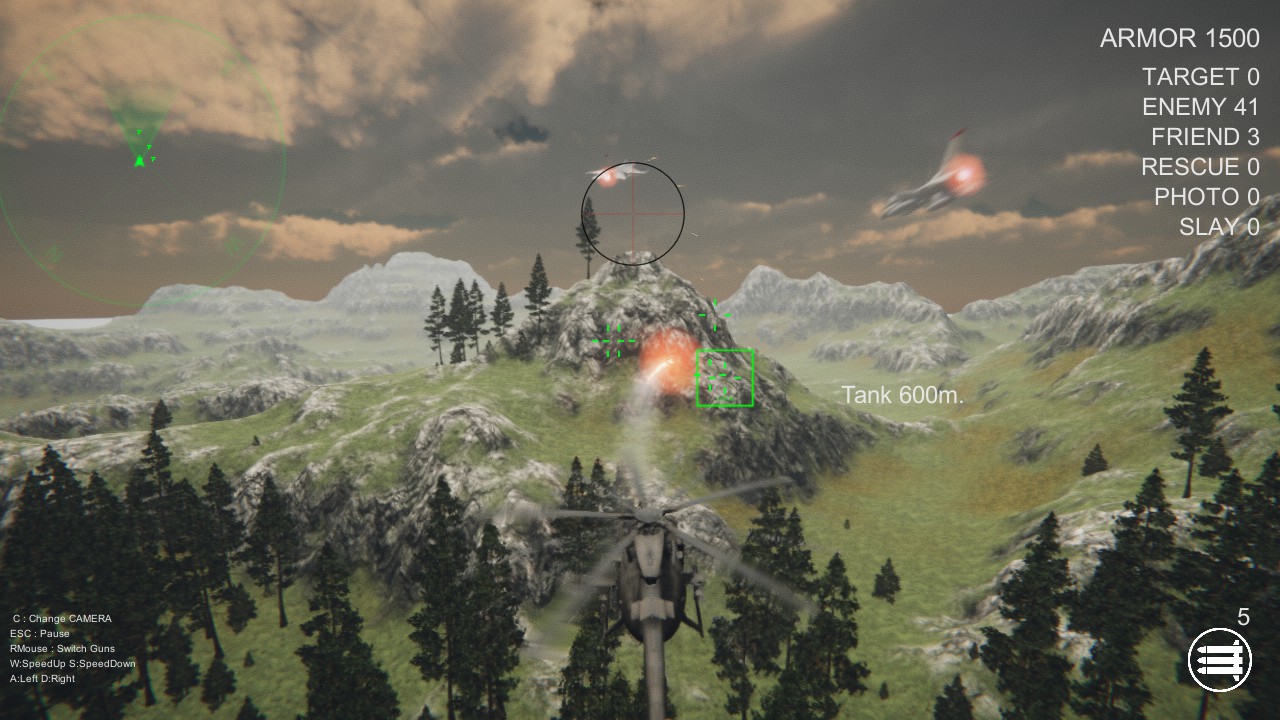Toggle Change CAMERA via the C hint
The width and height of the screenshot is (1280, 720).
pos(60,618)
